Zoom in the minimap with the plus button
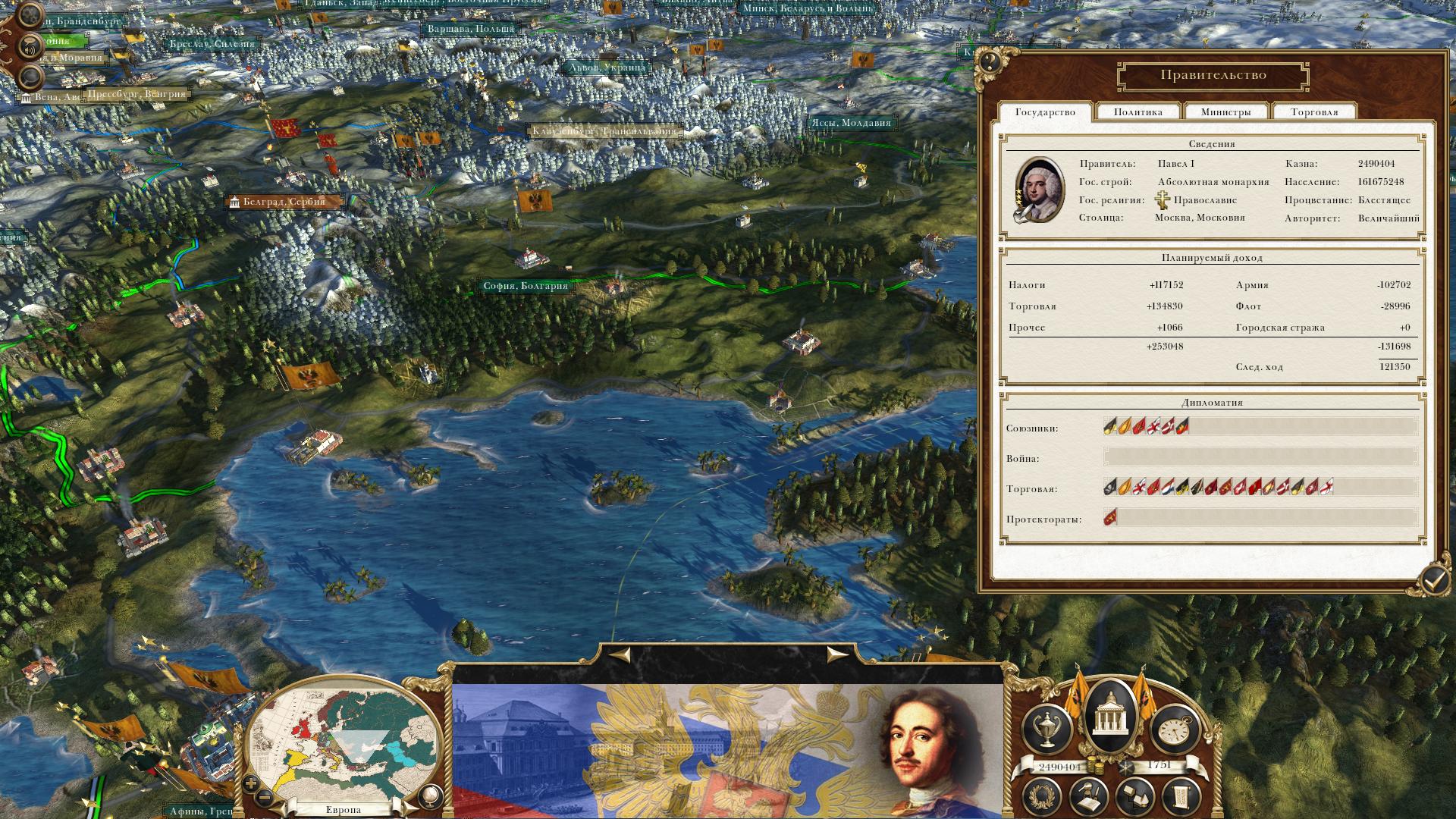 tap(251, 783)
